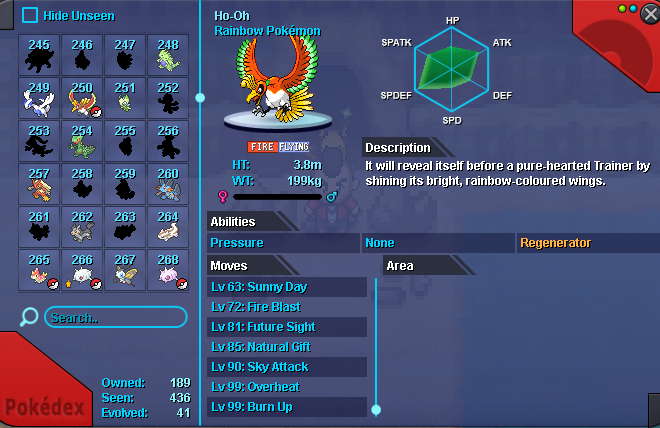Click the Pokédex search field
The image size is (660, 428).
click(x=115, y=317)
